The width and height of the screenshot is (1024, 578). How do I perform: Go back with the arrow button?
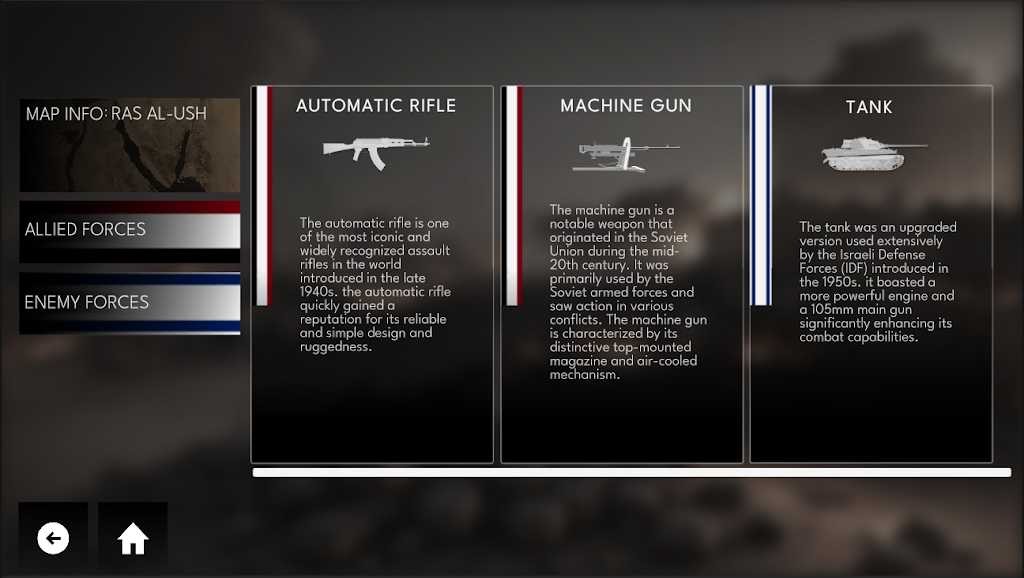coord(53,539)
